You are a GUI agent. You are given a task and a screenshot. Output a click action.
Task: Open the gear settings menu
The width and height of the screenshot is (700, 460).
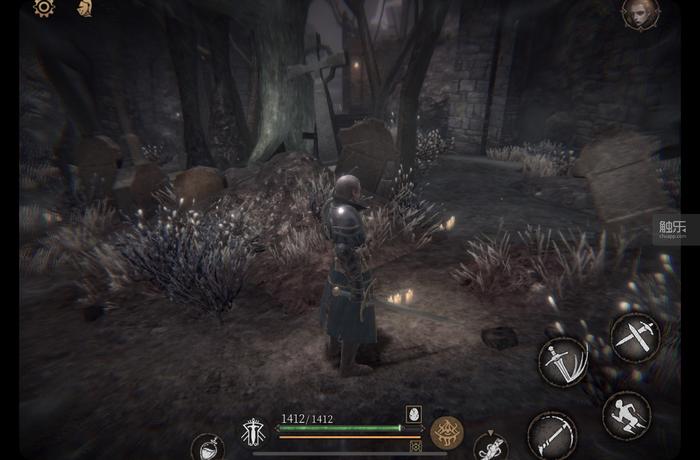tap(44, 8)
